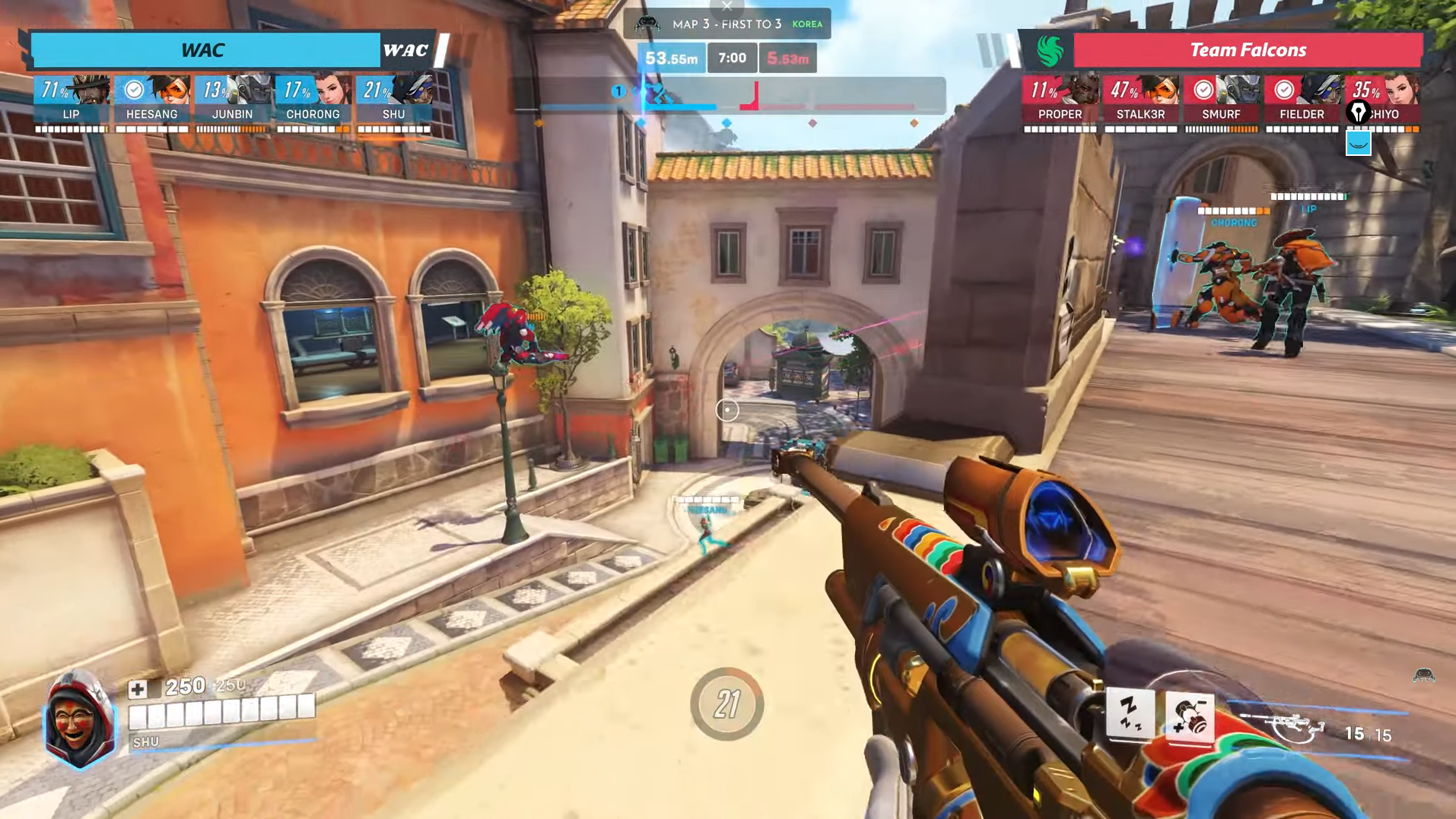
Task: Choose JUNBIN's player card
Action: click(233, 101)
